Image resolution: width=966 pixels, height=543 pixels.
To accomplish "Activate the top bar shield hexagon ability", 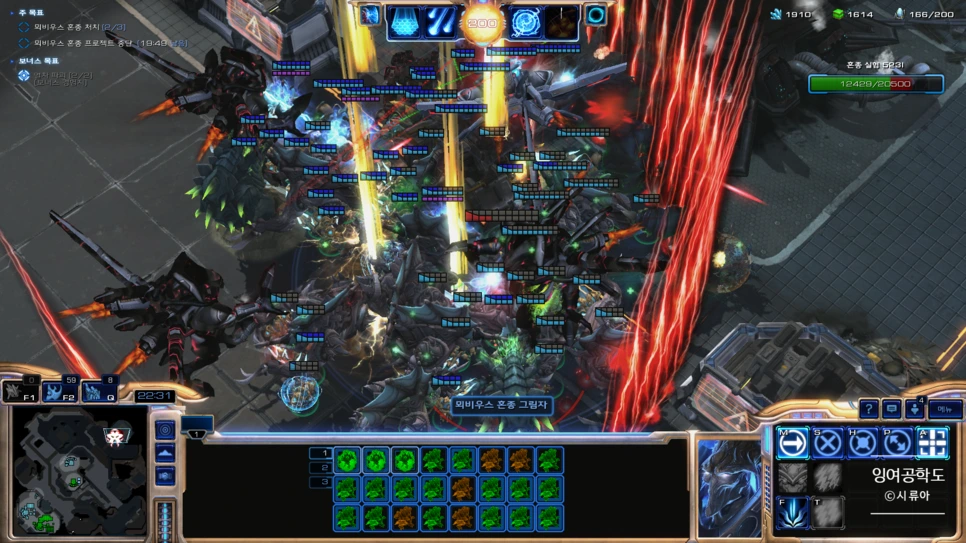I will click(404, 19).
